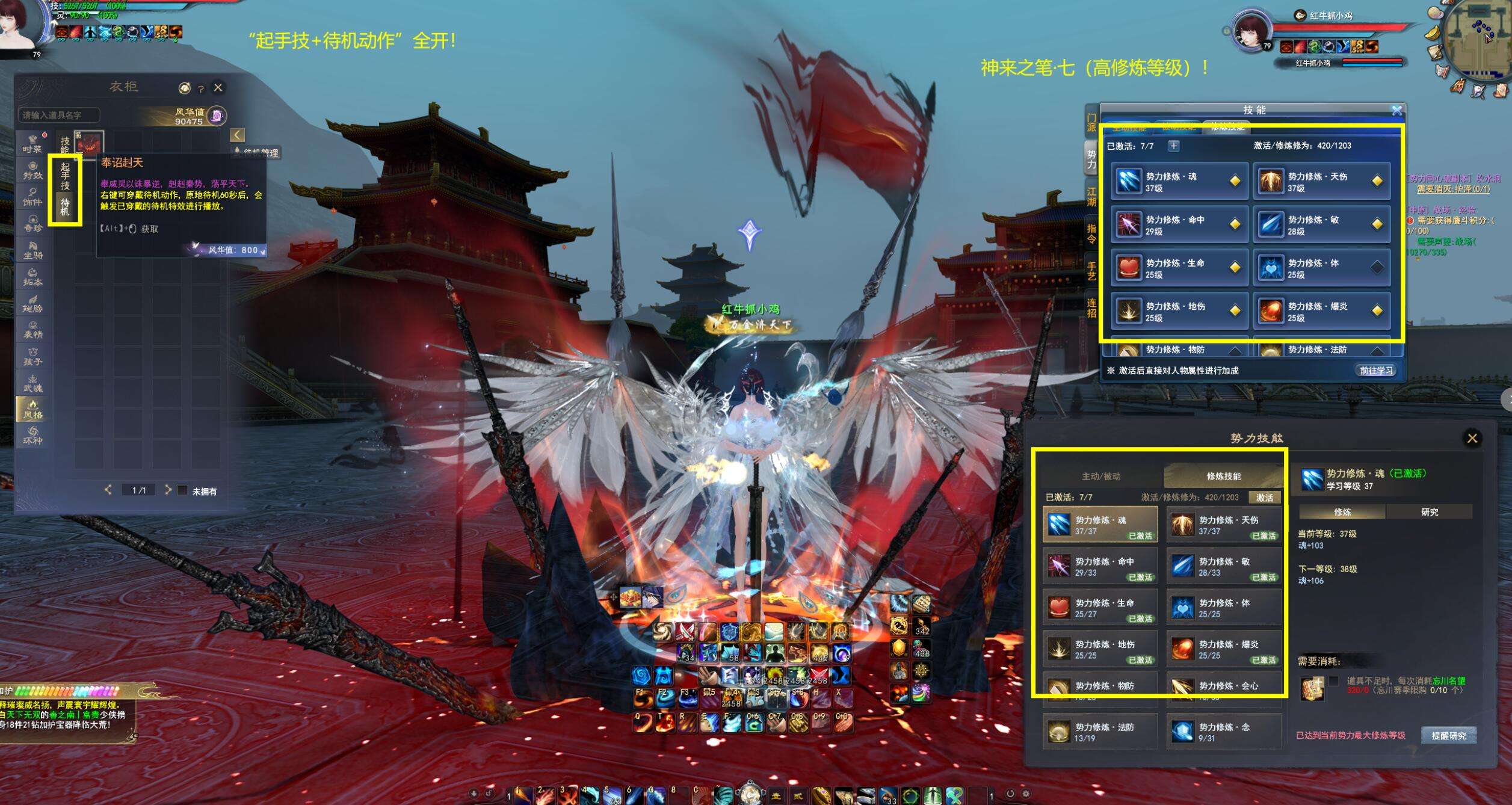This screenshot has width=1512, height=805.
Task: Toggle the 未拥有 checkbox
Action: [x=183, y=490]
